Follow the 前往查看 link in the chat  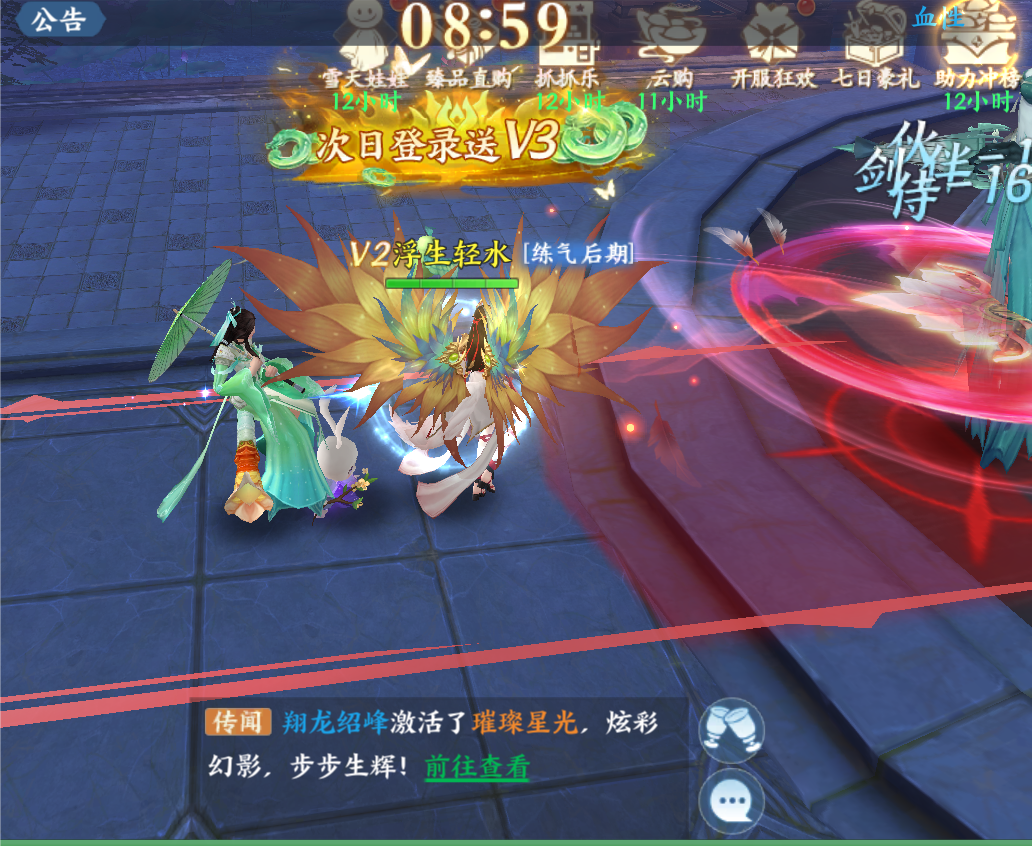click(x=477, y=767)
